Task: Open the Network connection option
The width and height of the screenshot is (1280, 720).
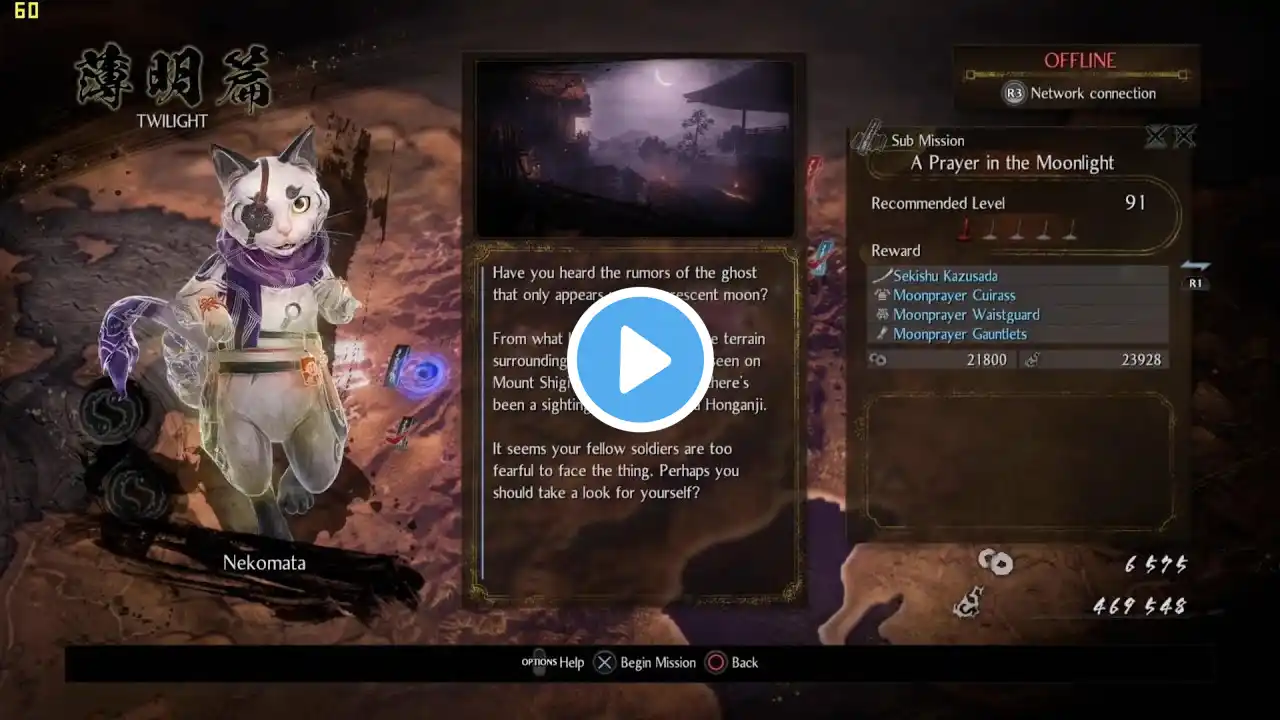Action: point(1080,93)
